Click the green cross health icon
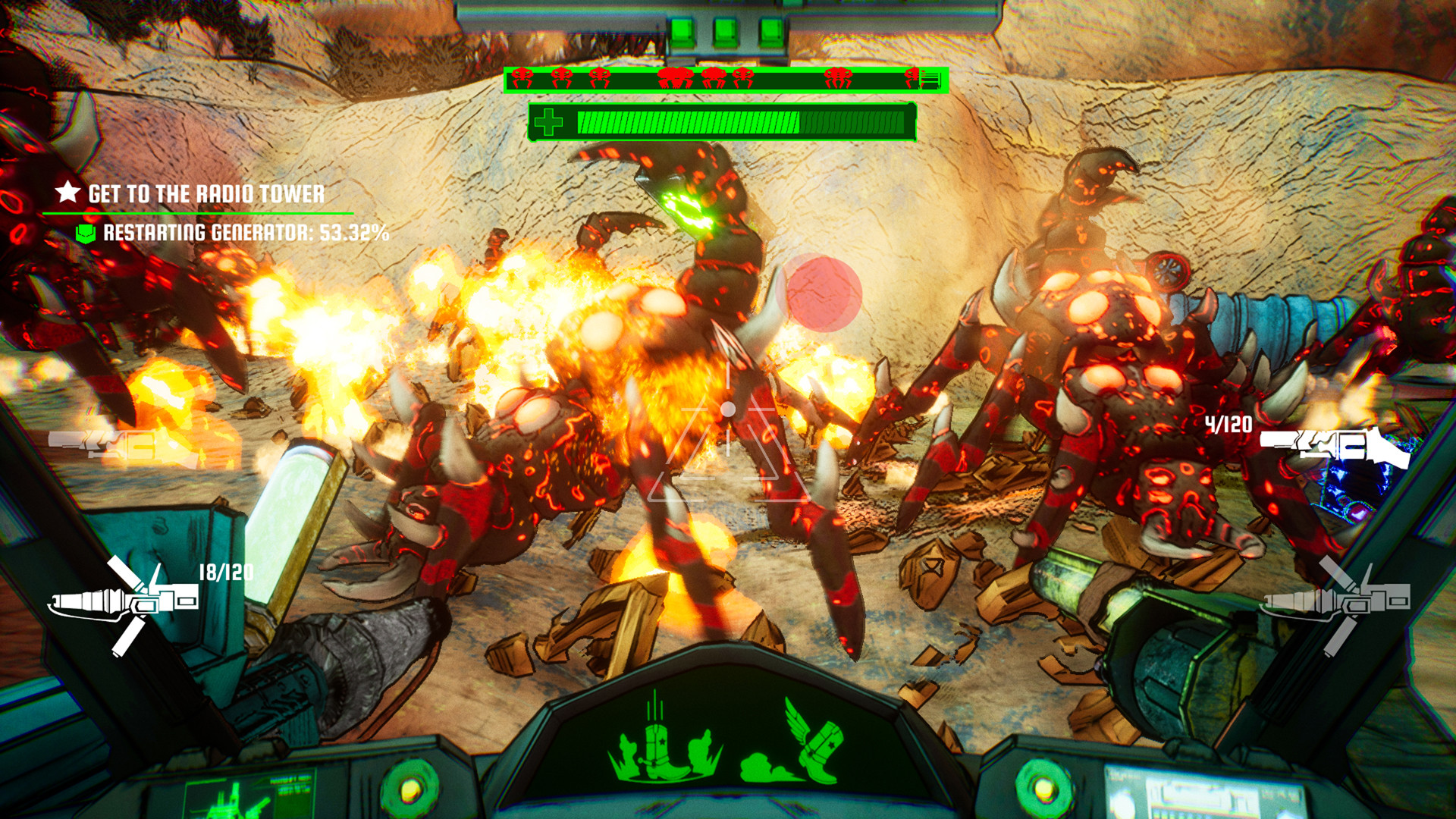Screen dimensions: 1456x819 point(548,122)
